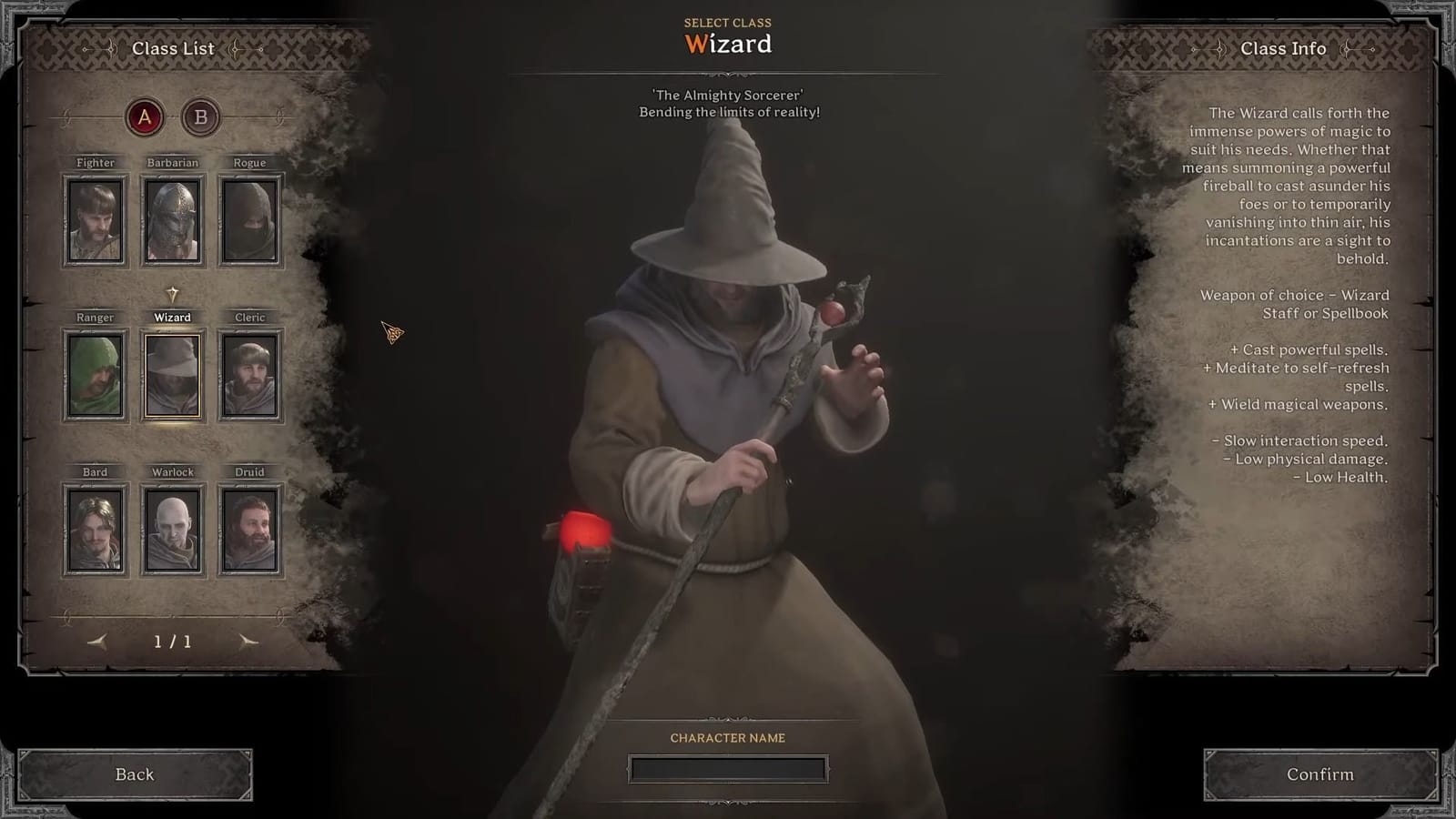Click the Class List panel header
Image resolution: width=1456 pixels, height=819 pixels.
[175, 48]
